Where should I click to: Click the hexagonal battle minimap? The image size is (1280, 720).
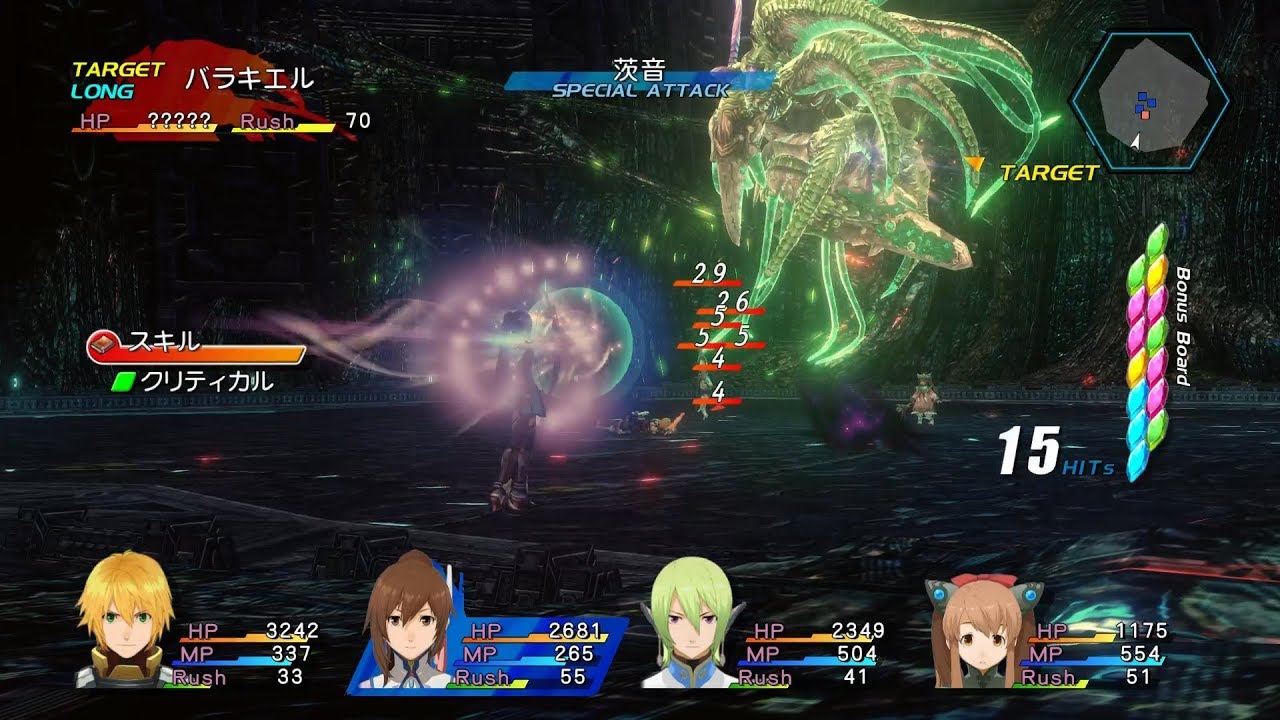point(1149,101)
